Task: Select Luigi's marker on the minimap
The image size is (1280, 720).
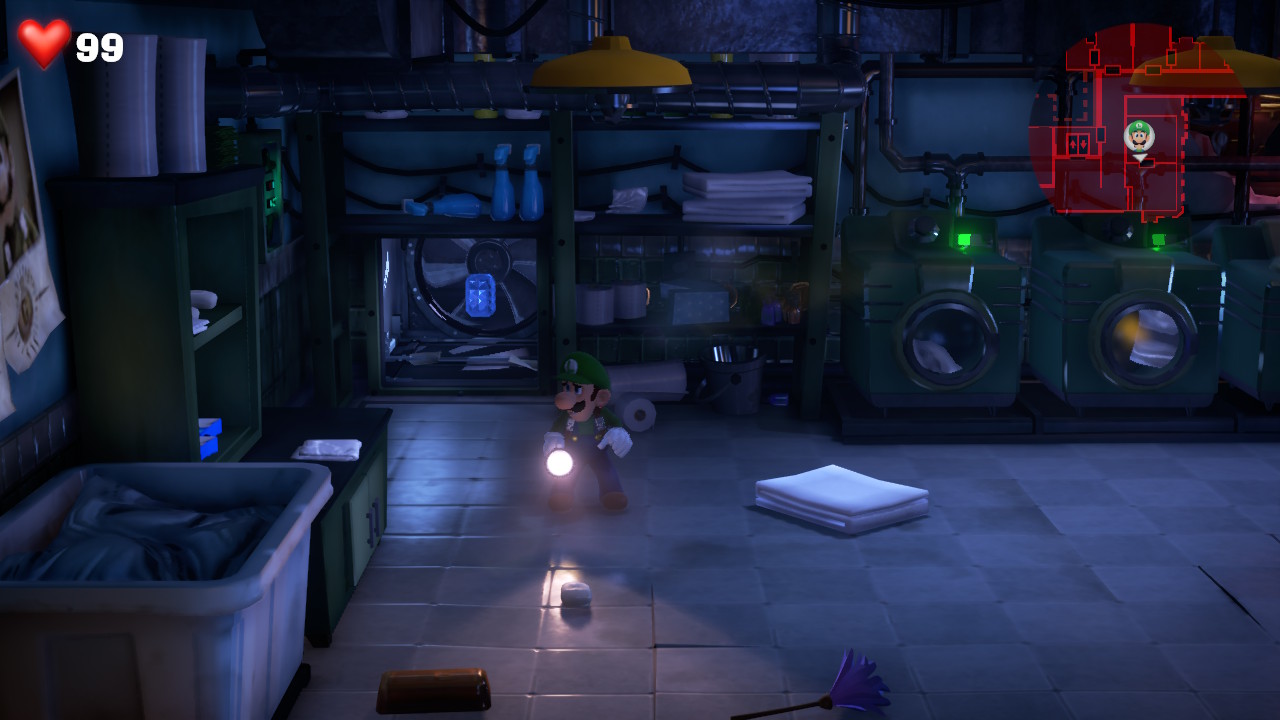Action: tap(1139, 136)
